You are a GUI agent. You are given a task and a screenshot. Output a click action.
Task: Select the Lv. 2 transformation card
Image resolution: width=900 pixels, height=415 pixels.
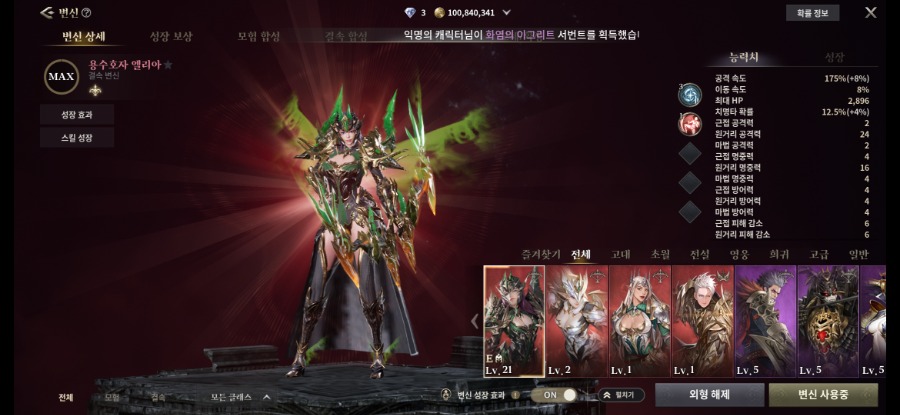coord(576,320)
